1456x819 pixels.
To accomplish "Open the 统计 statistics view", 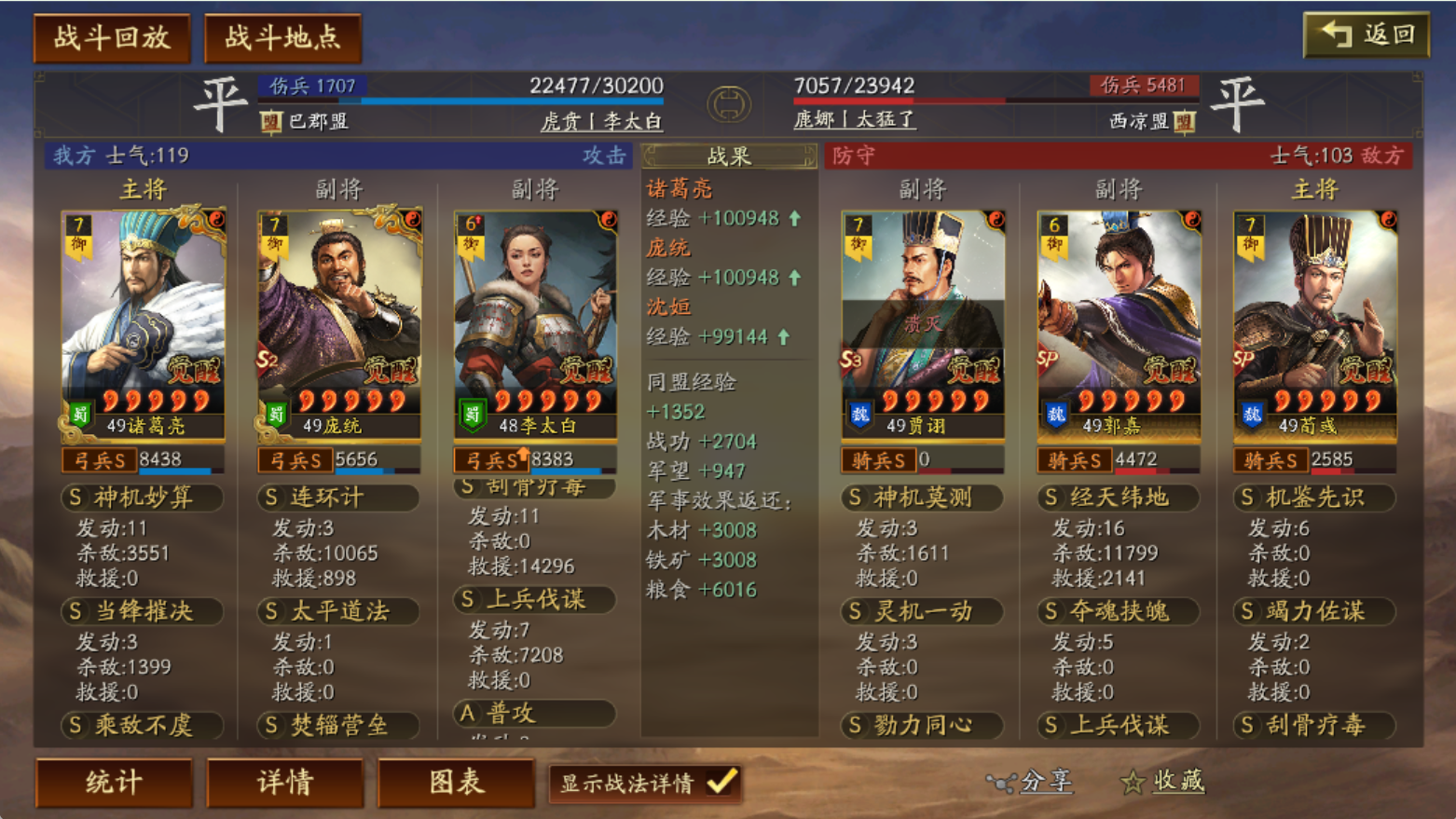I will [114, 782].
